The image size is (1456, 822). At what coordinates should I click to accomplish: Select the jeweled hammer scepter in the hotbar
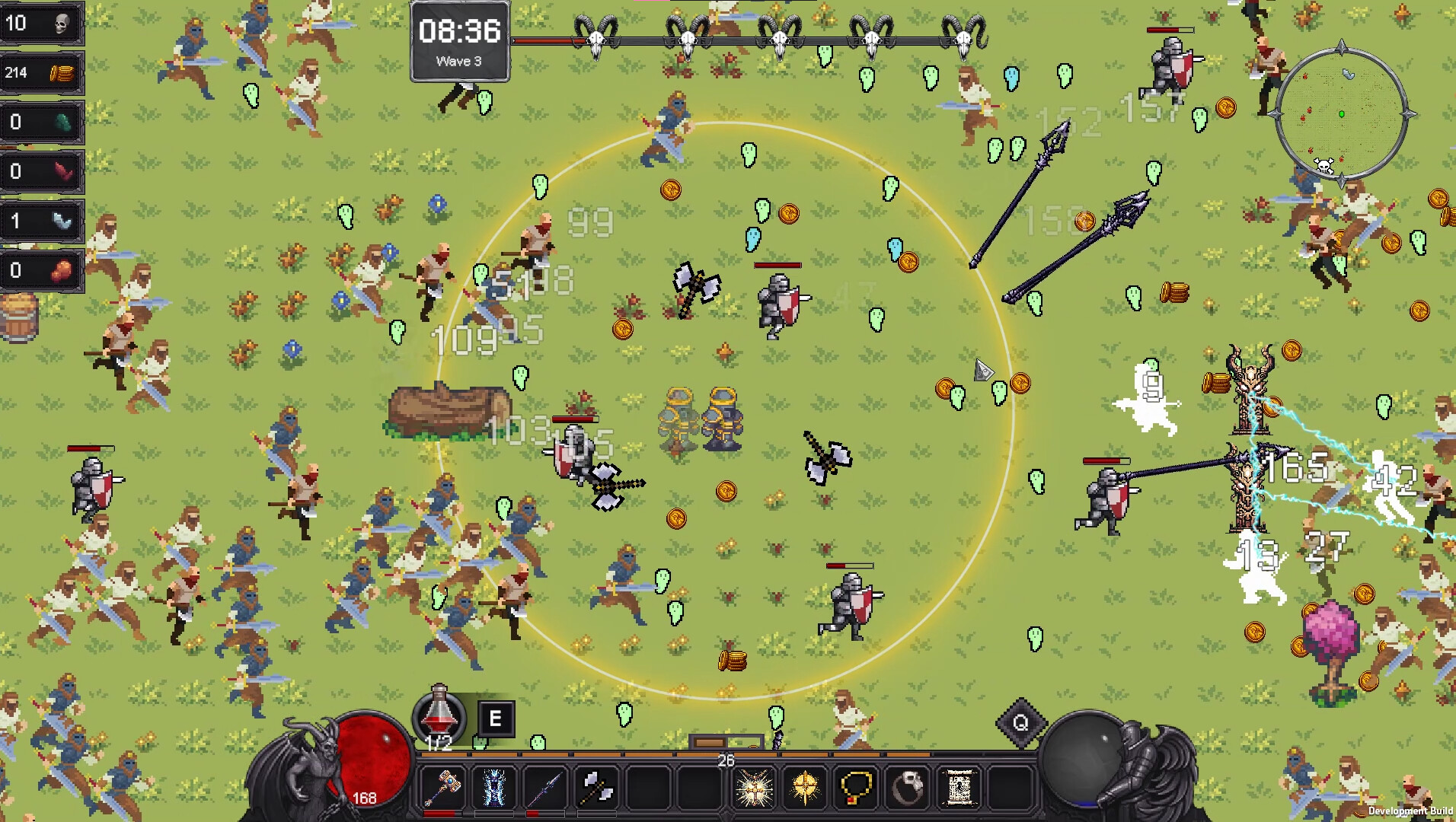click(442, 788)
